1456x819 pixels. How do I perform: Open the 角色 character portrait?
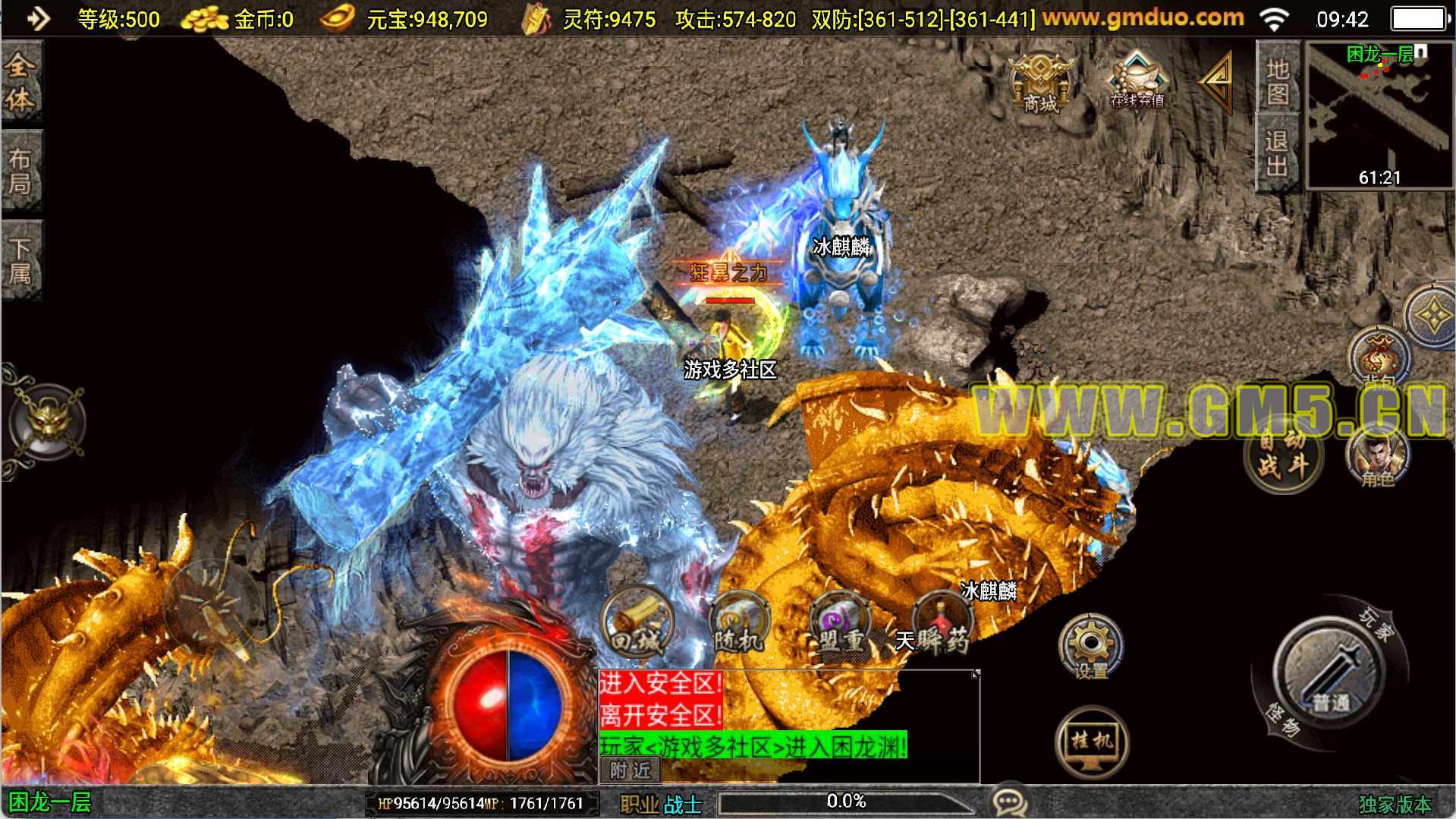point(1378,455)
